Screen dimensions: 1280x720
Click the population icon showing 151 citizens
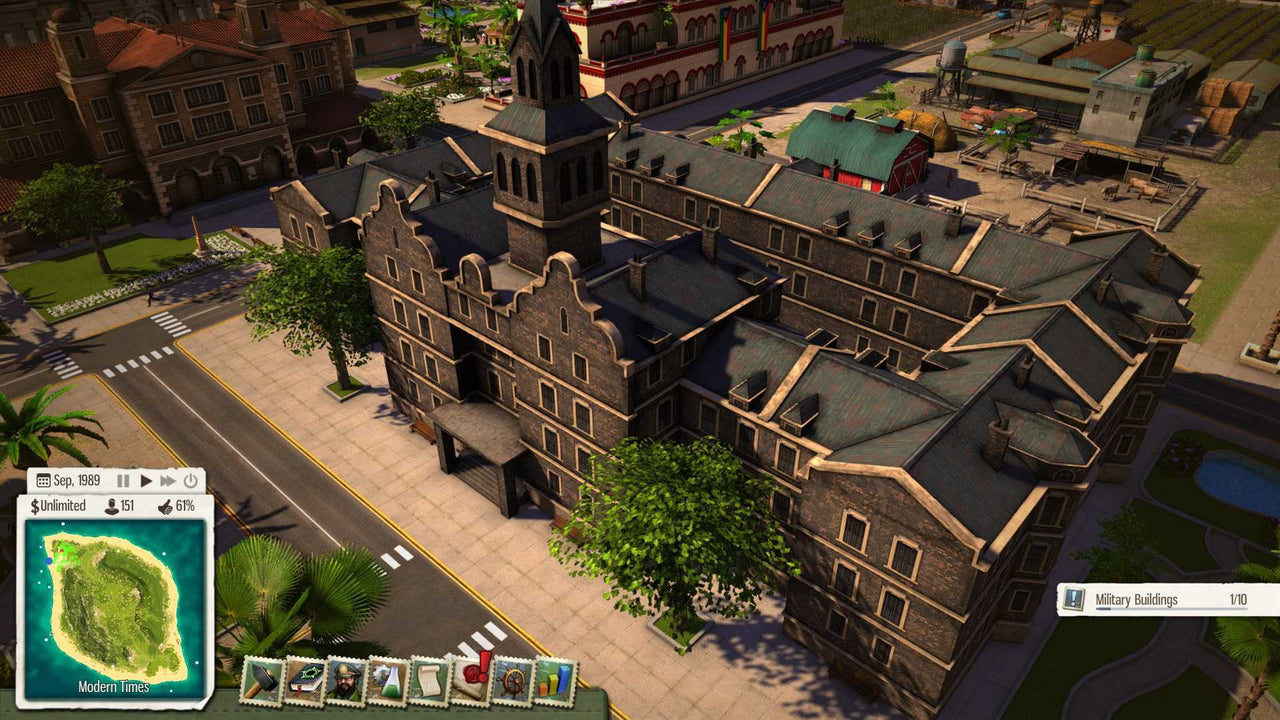112,507
